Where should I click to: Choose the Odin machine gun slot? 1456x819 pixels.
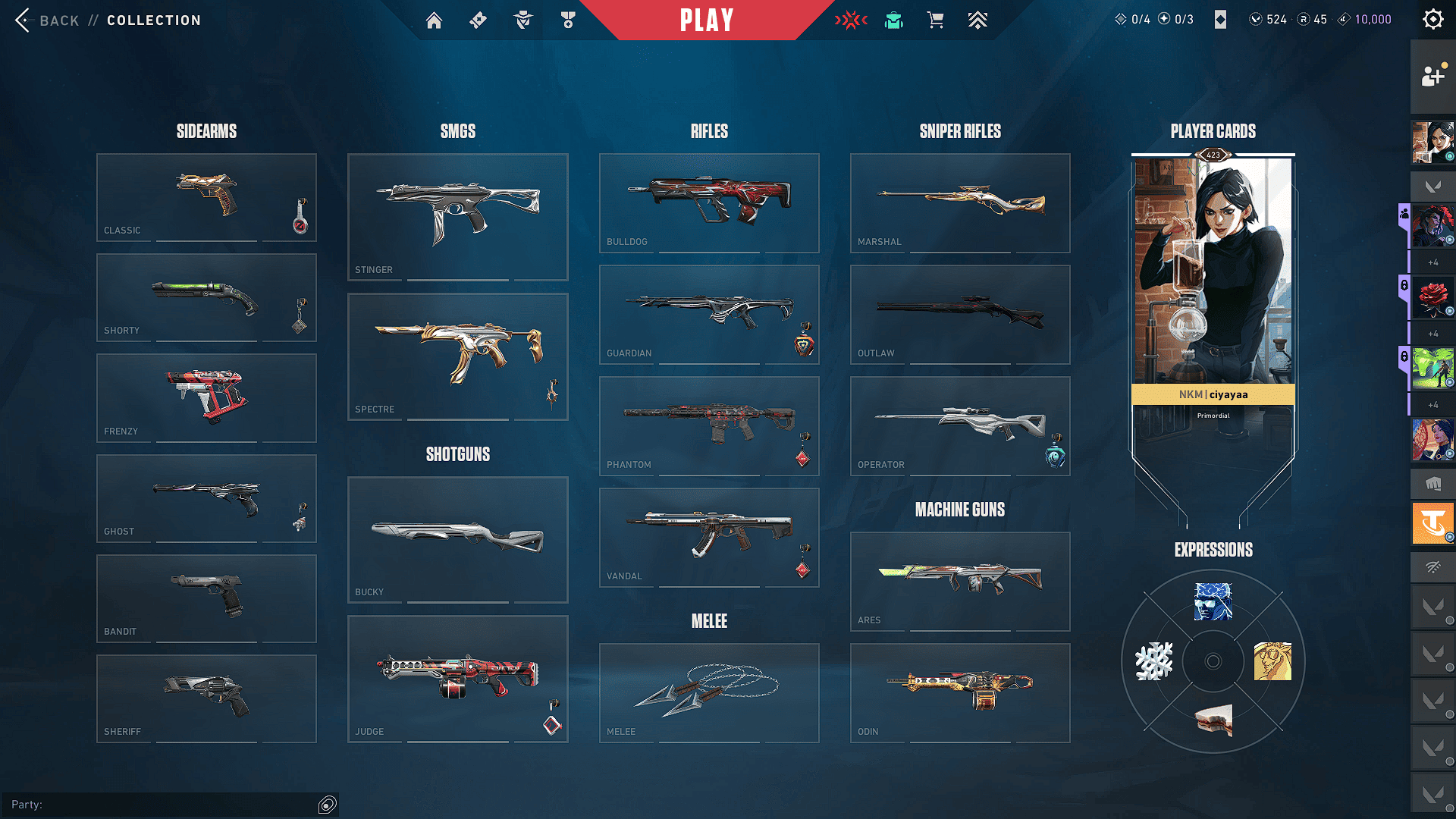(x=960, y=692)
